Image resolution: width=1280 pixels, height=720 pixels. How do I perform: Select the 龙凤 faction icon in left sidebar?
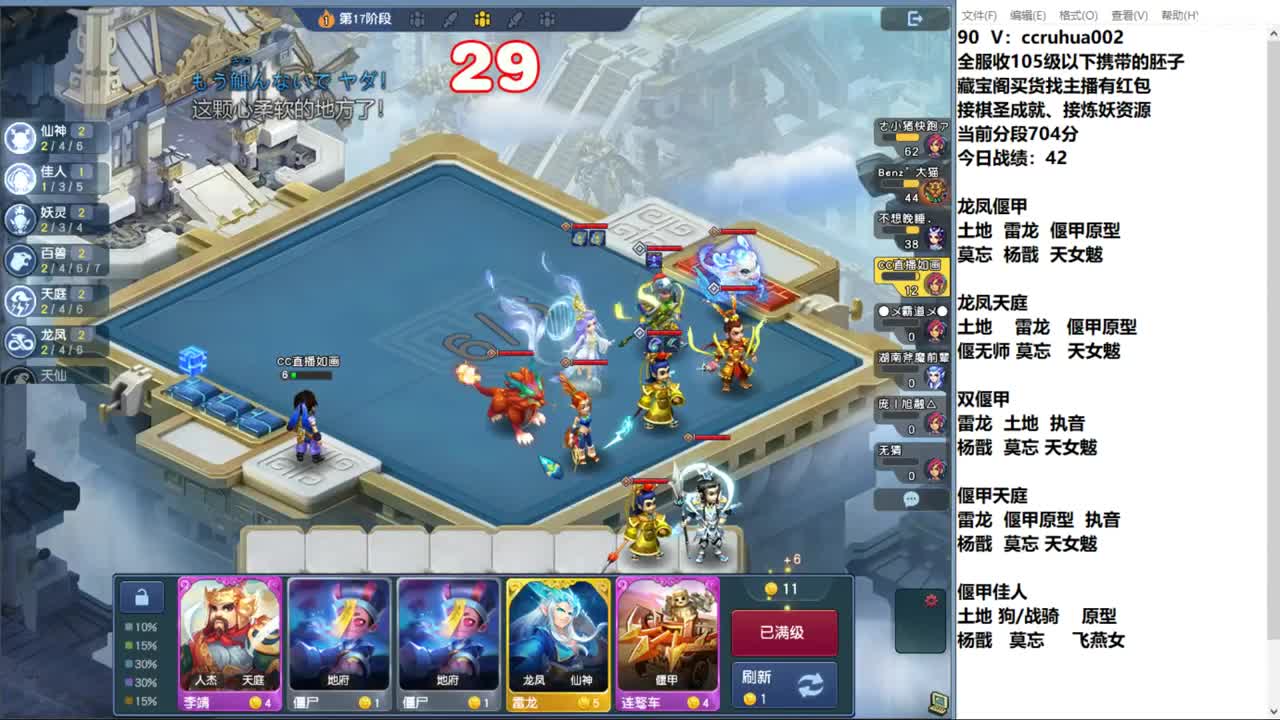pyautogui.click(x=22, y=342)
